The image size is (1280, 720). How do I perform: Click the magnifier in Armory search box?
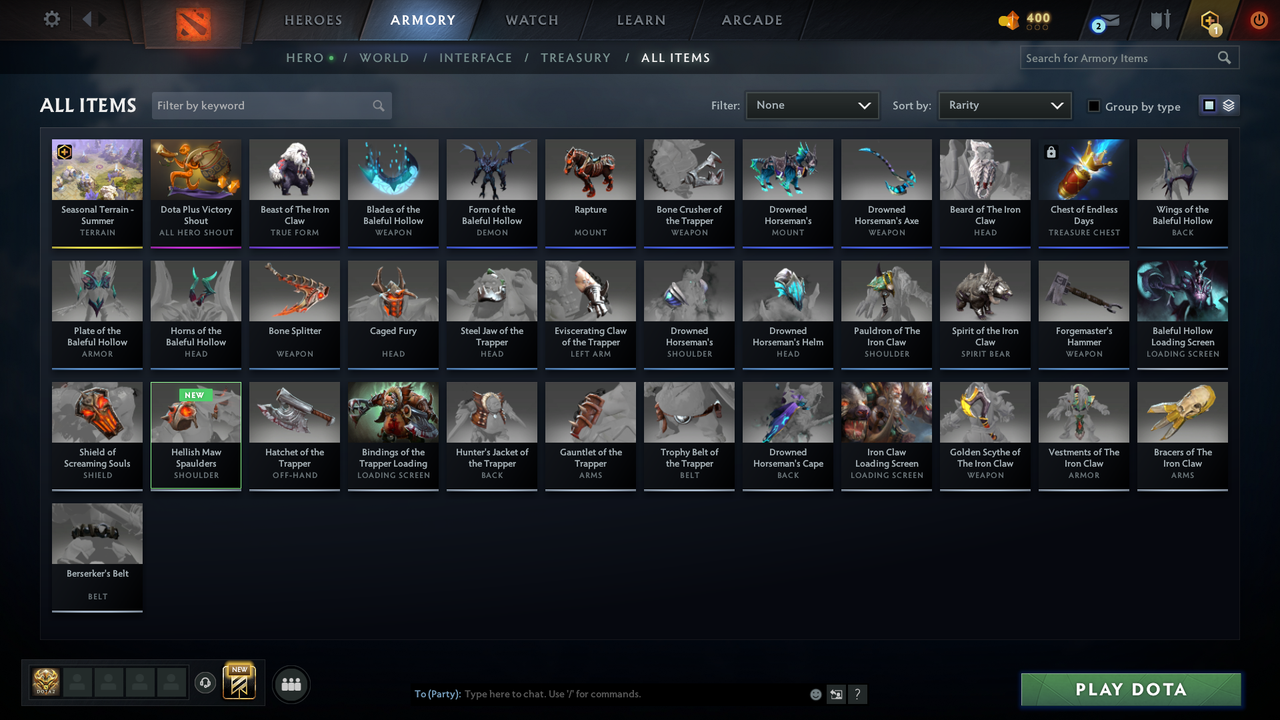tap(1224, 57)
